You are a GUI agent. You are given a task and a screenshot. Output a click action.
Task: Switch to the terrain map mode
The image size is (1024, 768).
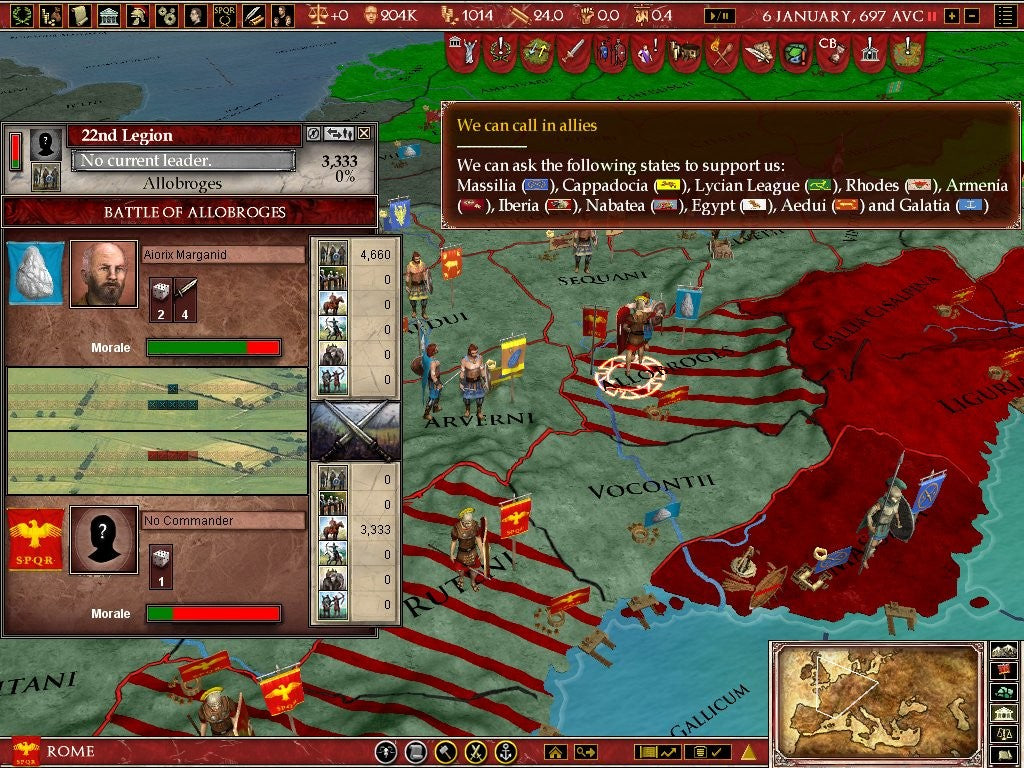[x=1004, y=648]
